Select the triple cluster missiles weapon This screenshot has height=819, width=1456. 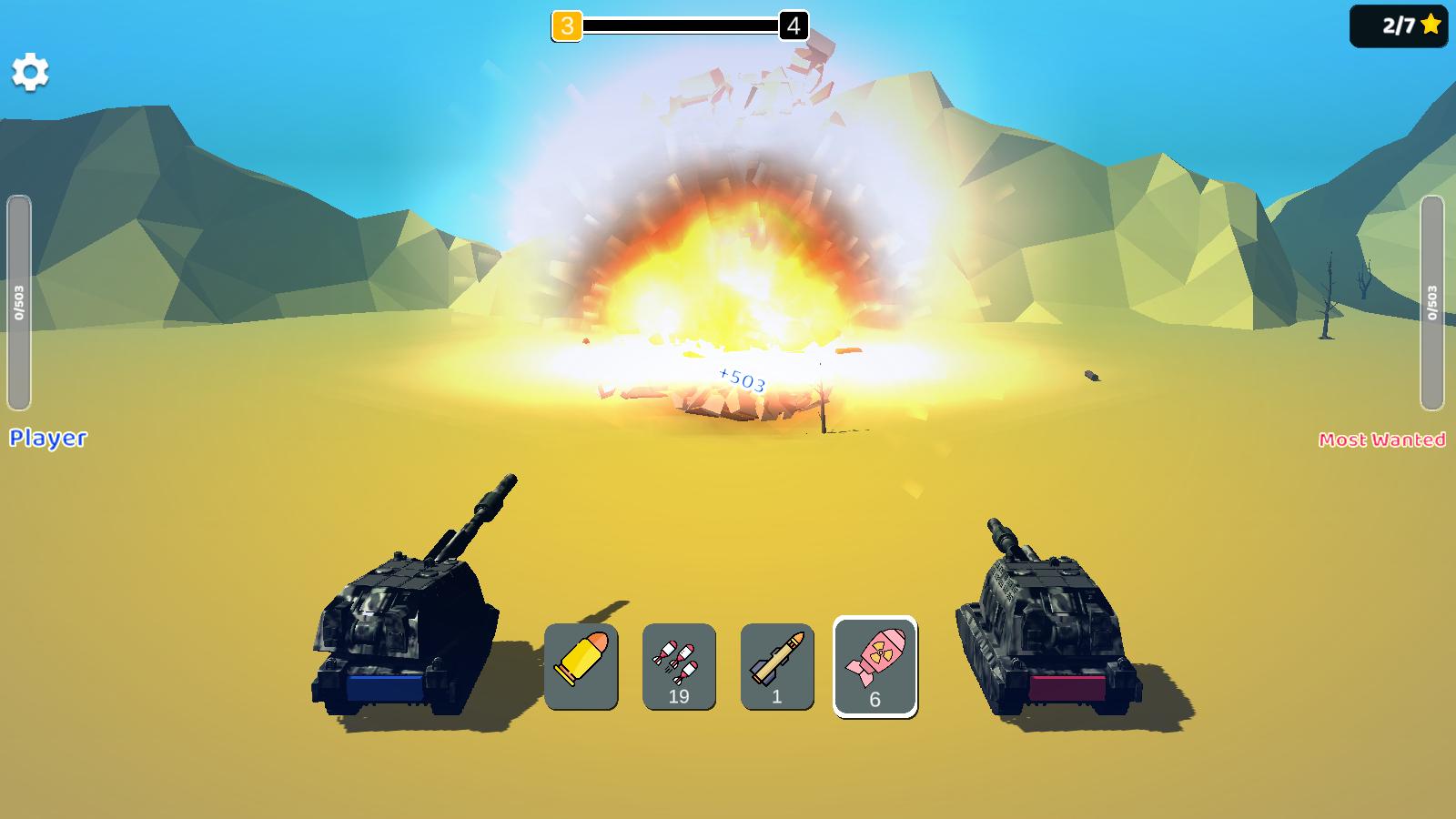pos(678,666)
